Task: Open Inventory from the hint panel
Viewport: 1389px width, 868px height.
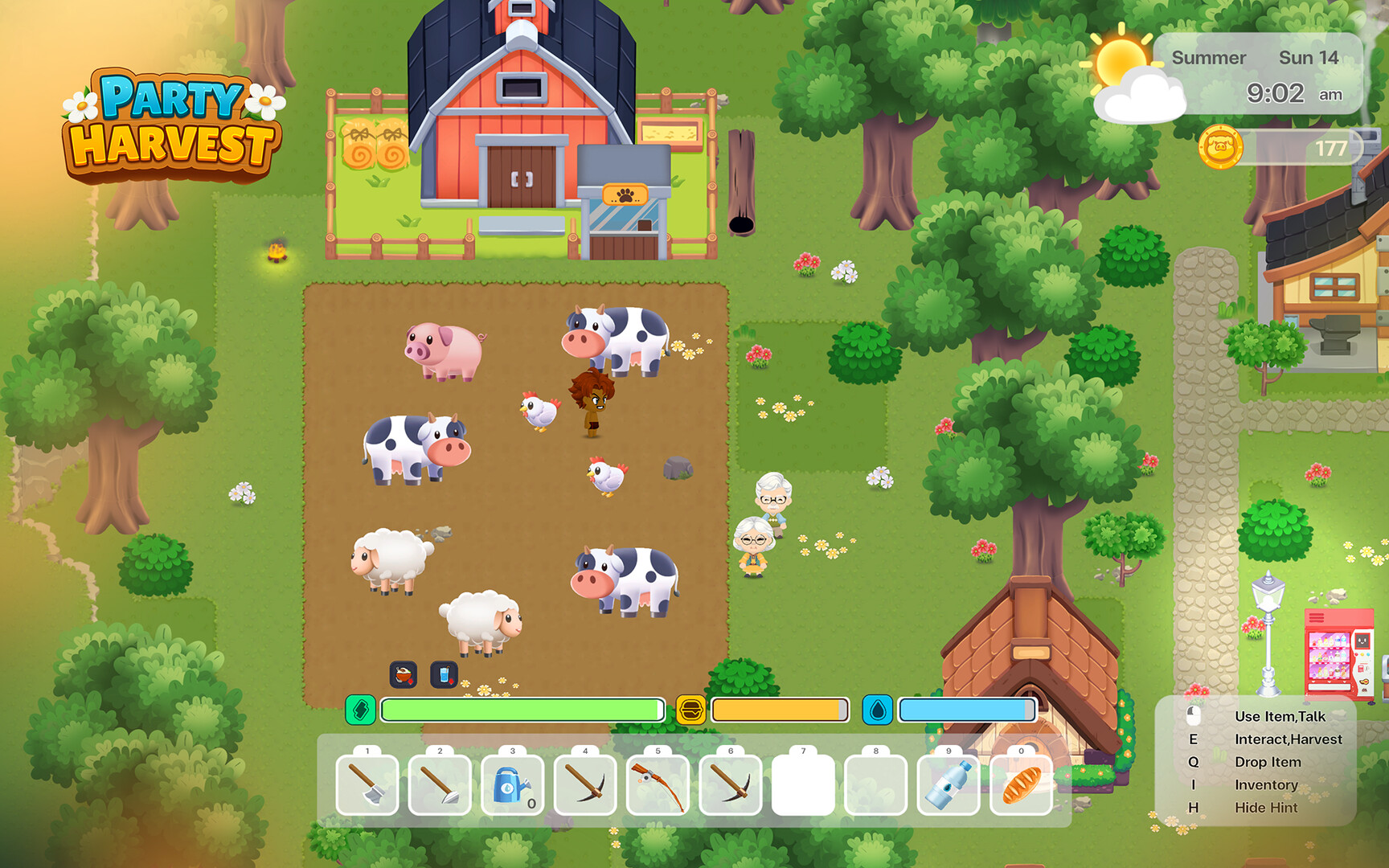Action: [1268, 784]
